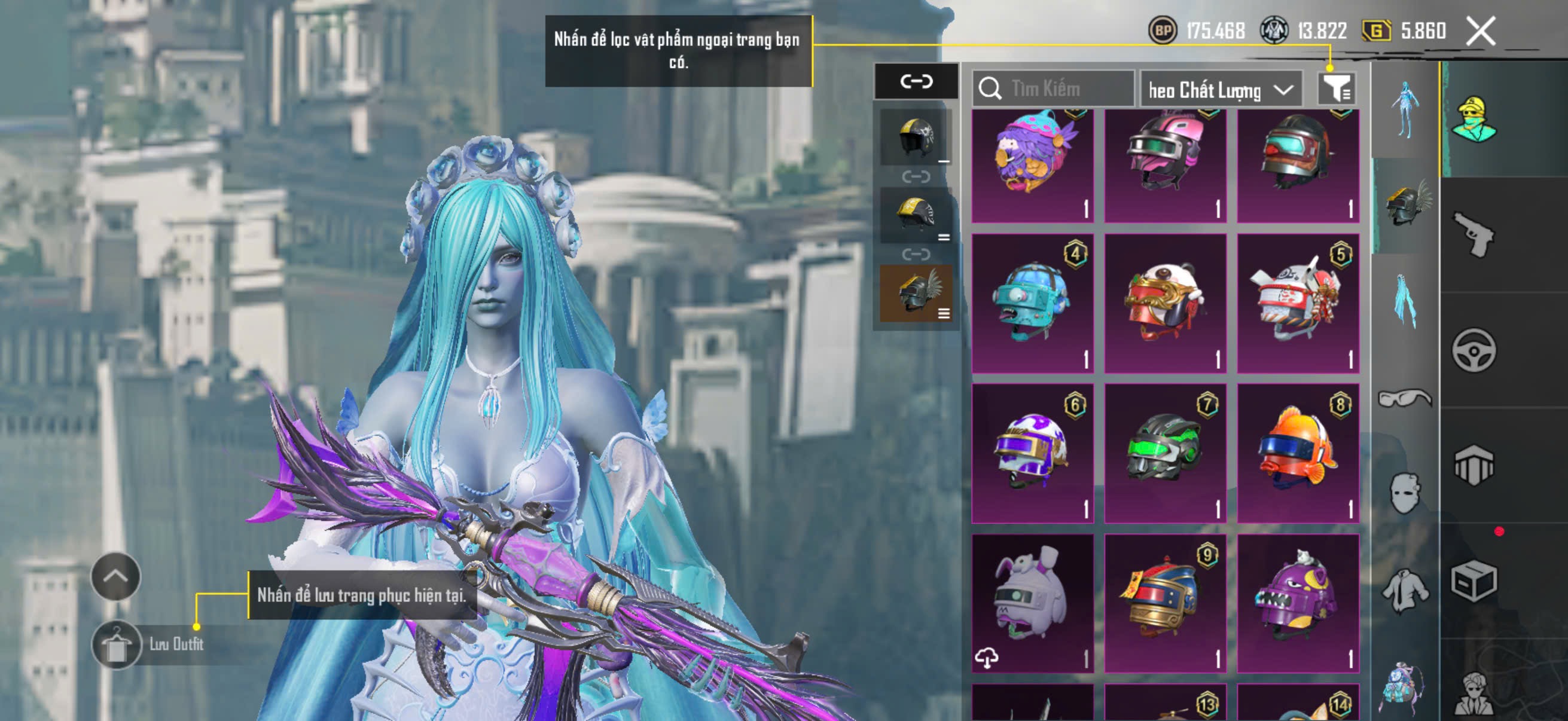Choose the green-visor black helmet skin
Image resolution: width=1568 pixels, height=721 pixels.
(1165, 453)
